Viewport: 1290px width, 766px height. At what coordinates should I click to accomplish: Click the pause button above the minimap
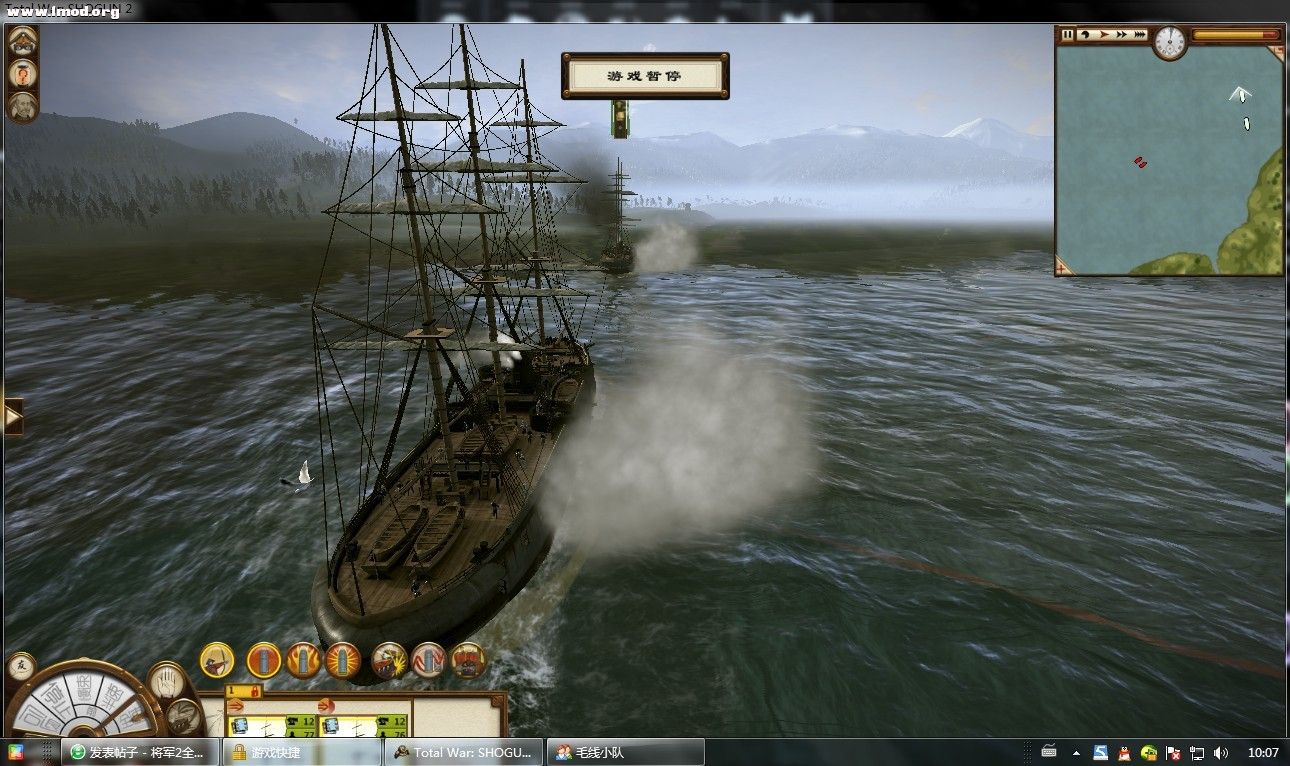click(x=1067, y=35)
